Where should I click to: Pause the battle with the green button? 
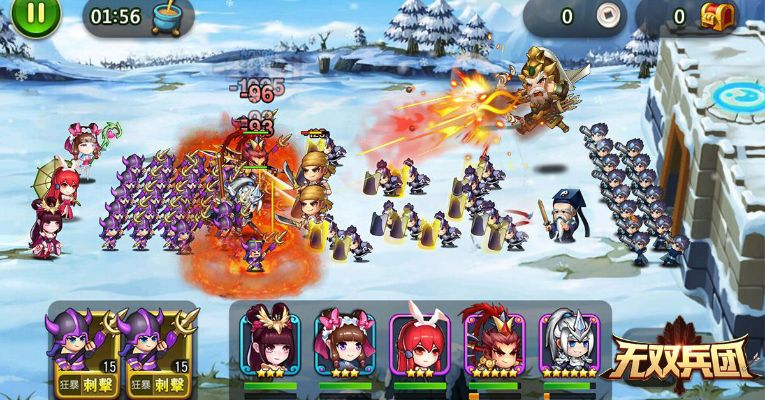pyautogui.click(x=36, y=15)
